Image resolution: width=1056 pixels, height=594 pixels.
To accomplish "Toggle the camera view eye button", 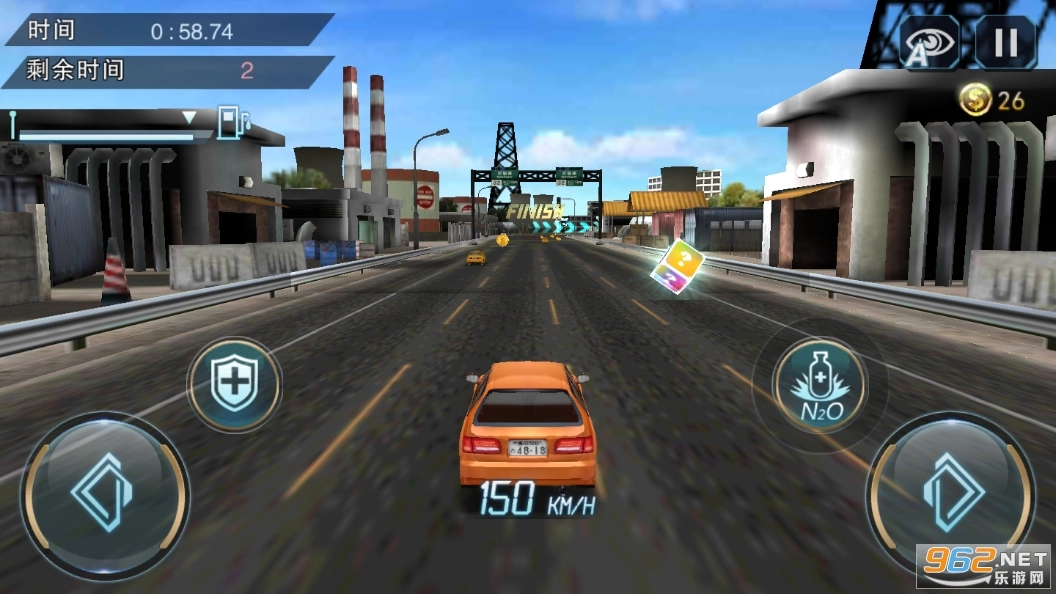I will coord(931,43).
